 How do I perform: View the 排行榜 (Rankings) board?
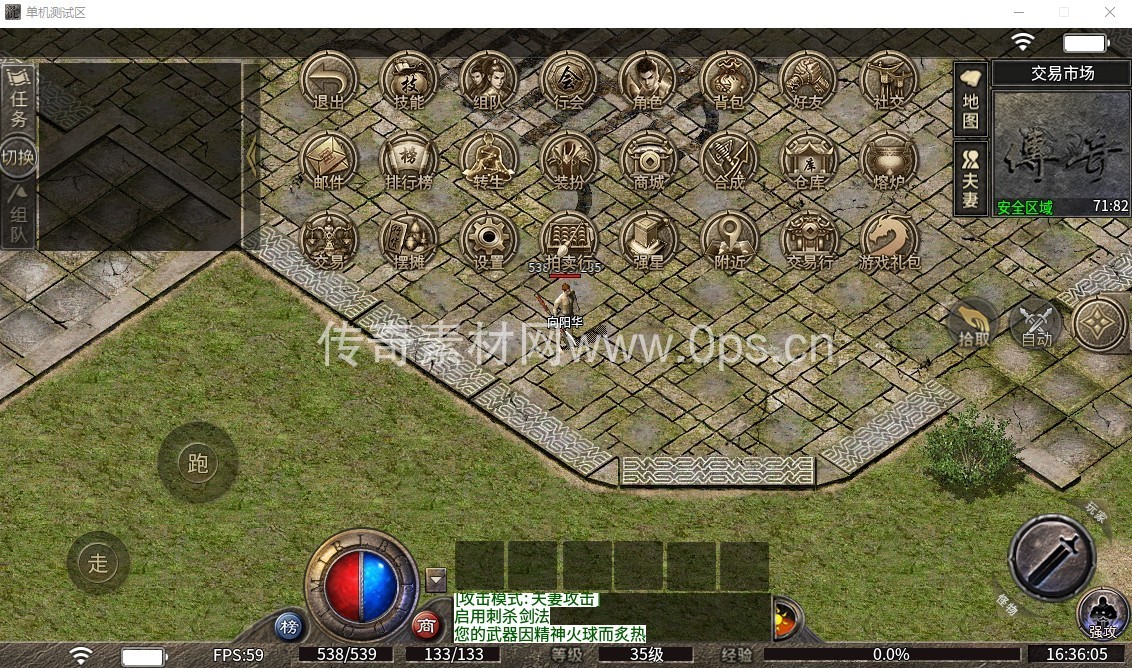coord(409,160)
